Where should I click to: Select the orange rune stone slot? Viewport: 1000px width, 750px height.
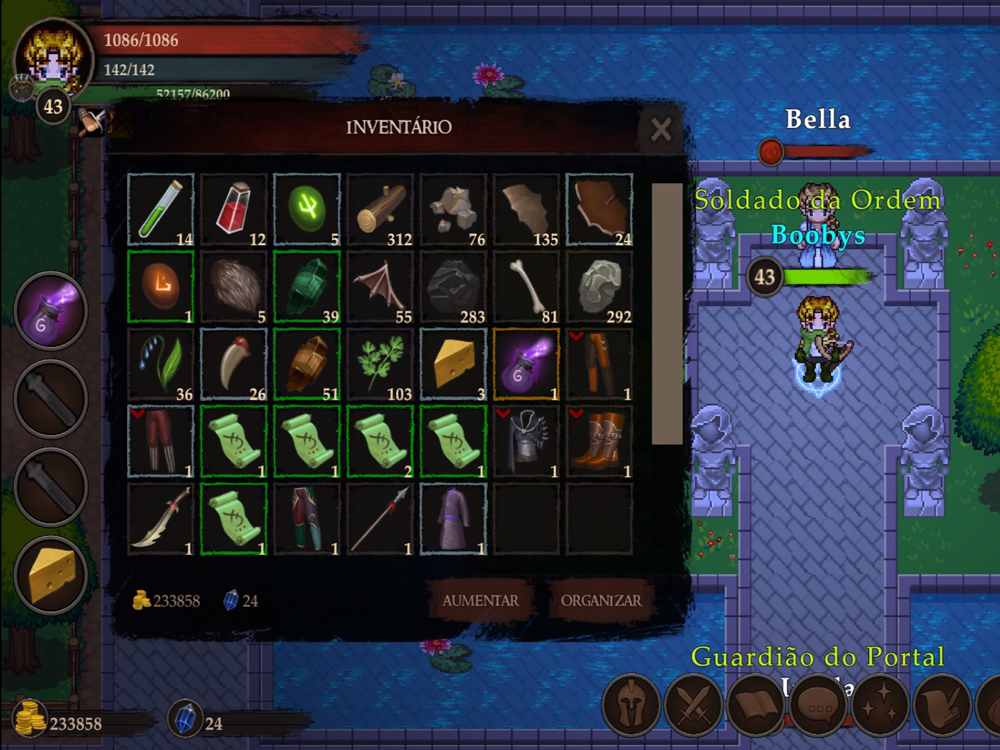point(161,286)
